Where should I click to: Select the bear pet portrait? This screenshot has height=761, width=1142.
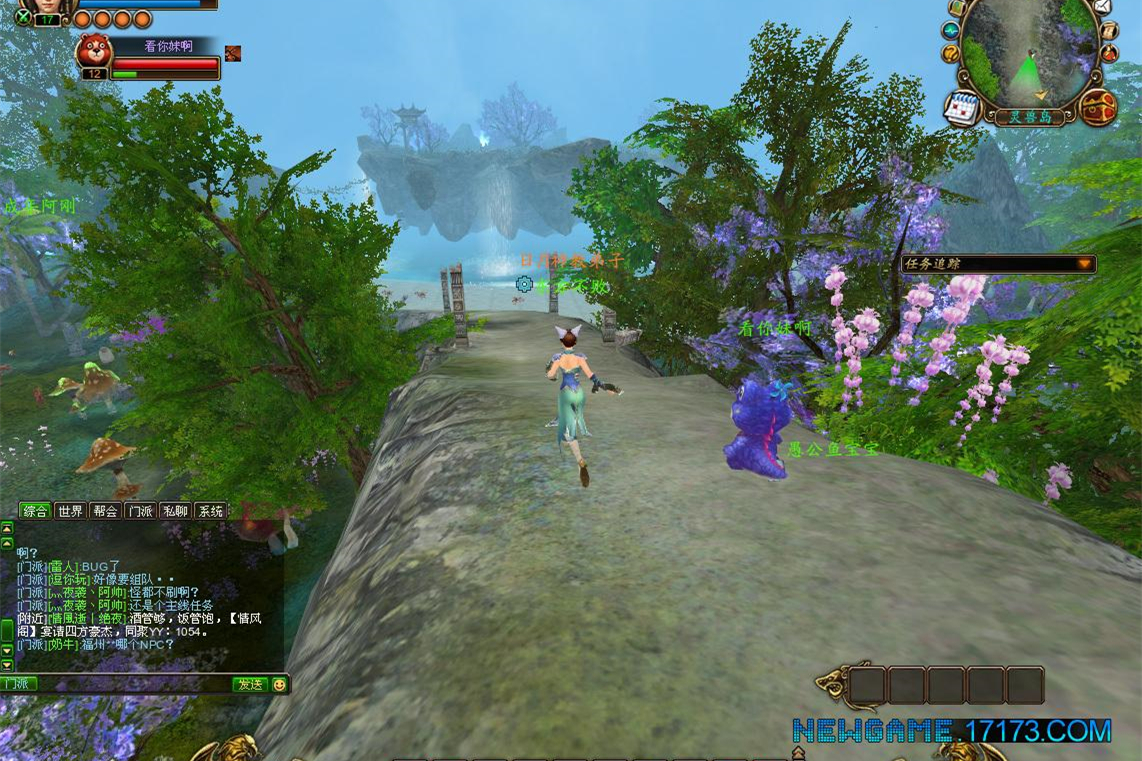(94, 51)
